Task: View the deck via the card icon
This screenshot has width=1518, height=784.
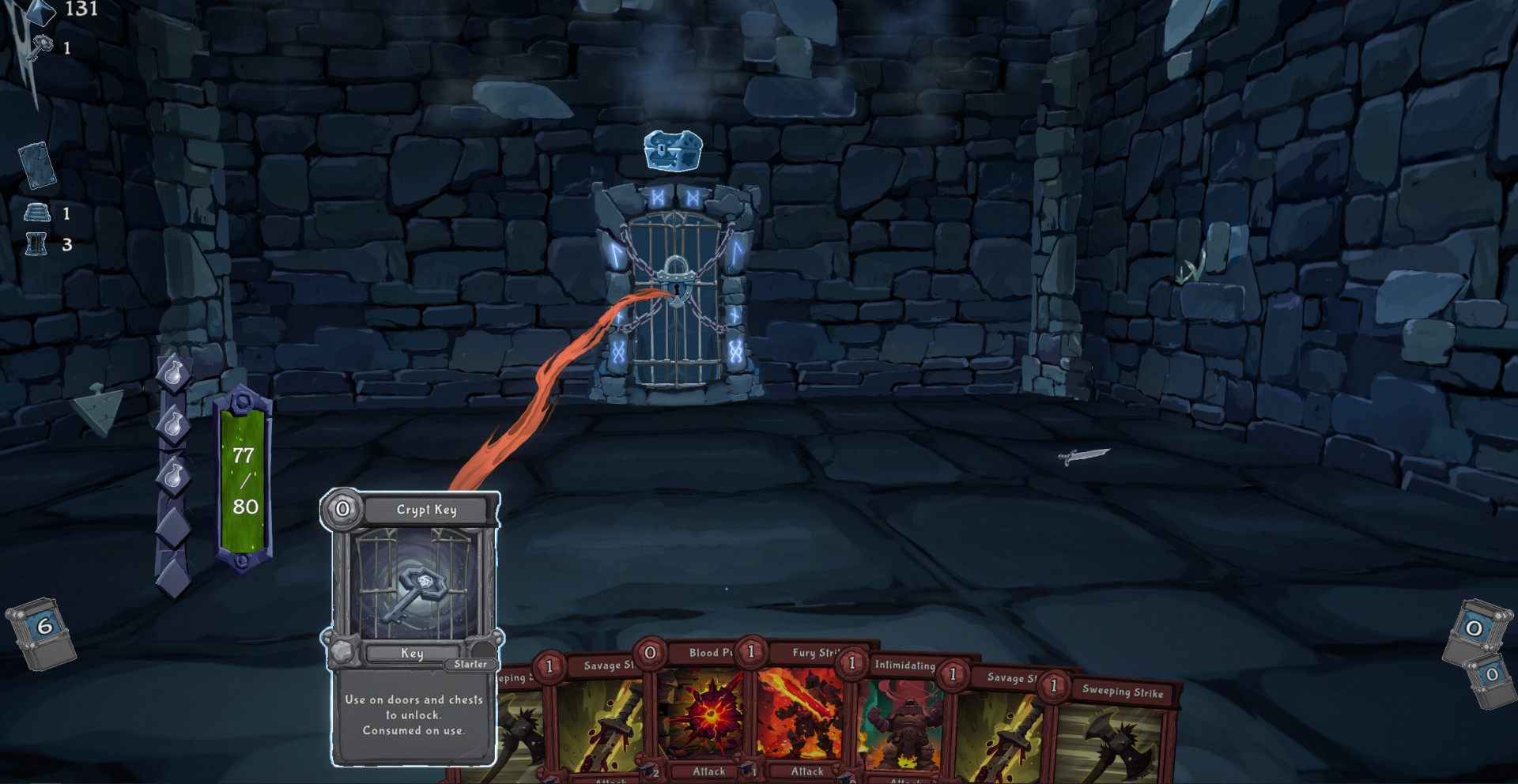Action: (x=37, y=164)
